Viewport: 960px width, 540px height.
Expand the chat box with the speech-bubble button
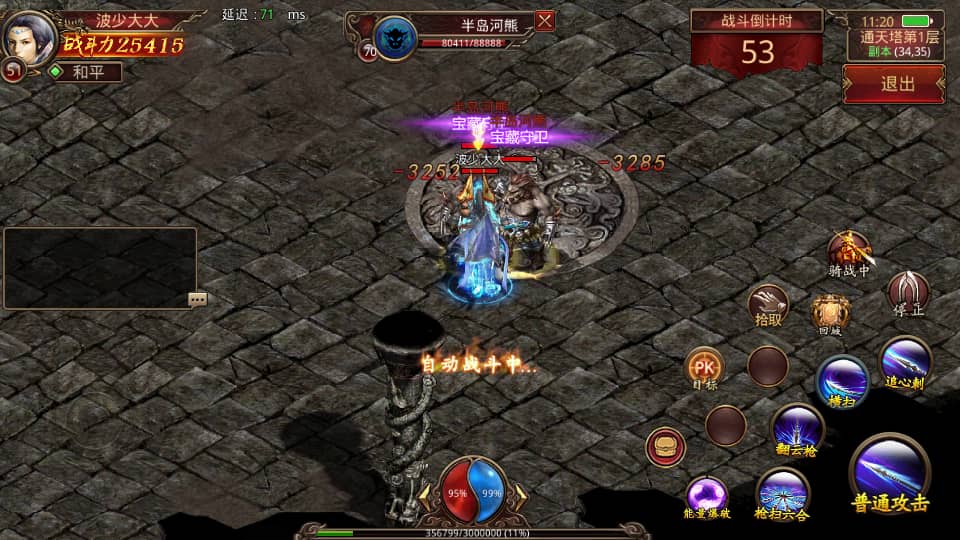point(197,299)
